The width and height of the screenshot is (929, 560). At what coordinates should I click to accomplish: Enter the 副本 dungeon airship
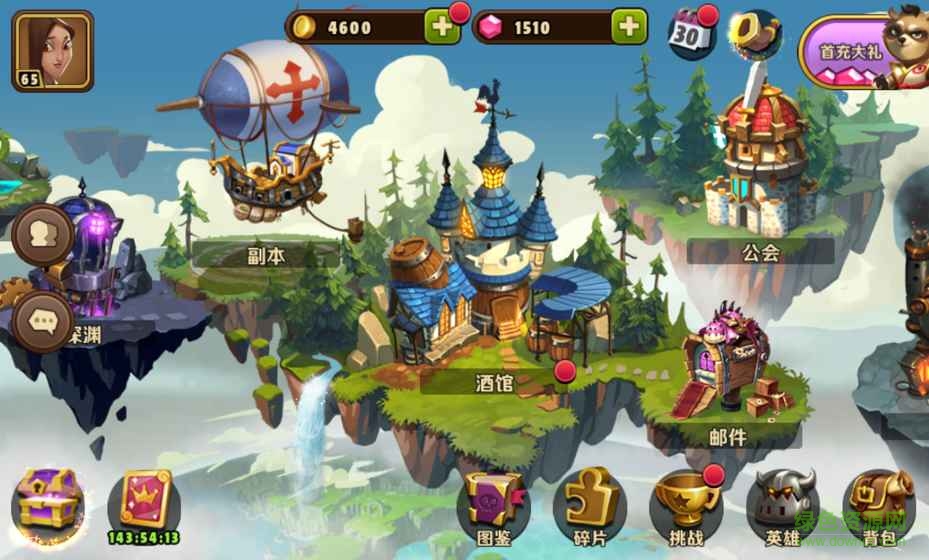pos(266,140)
